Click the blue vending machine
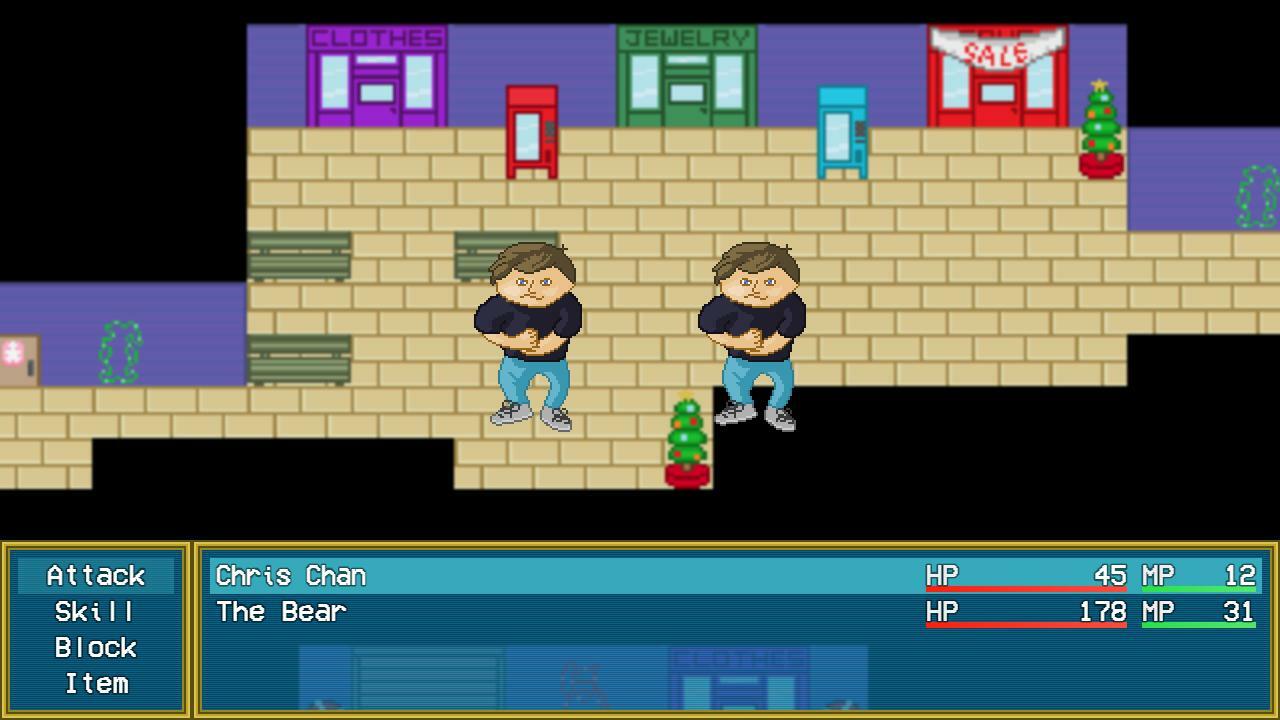 [x=843, y=130]
